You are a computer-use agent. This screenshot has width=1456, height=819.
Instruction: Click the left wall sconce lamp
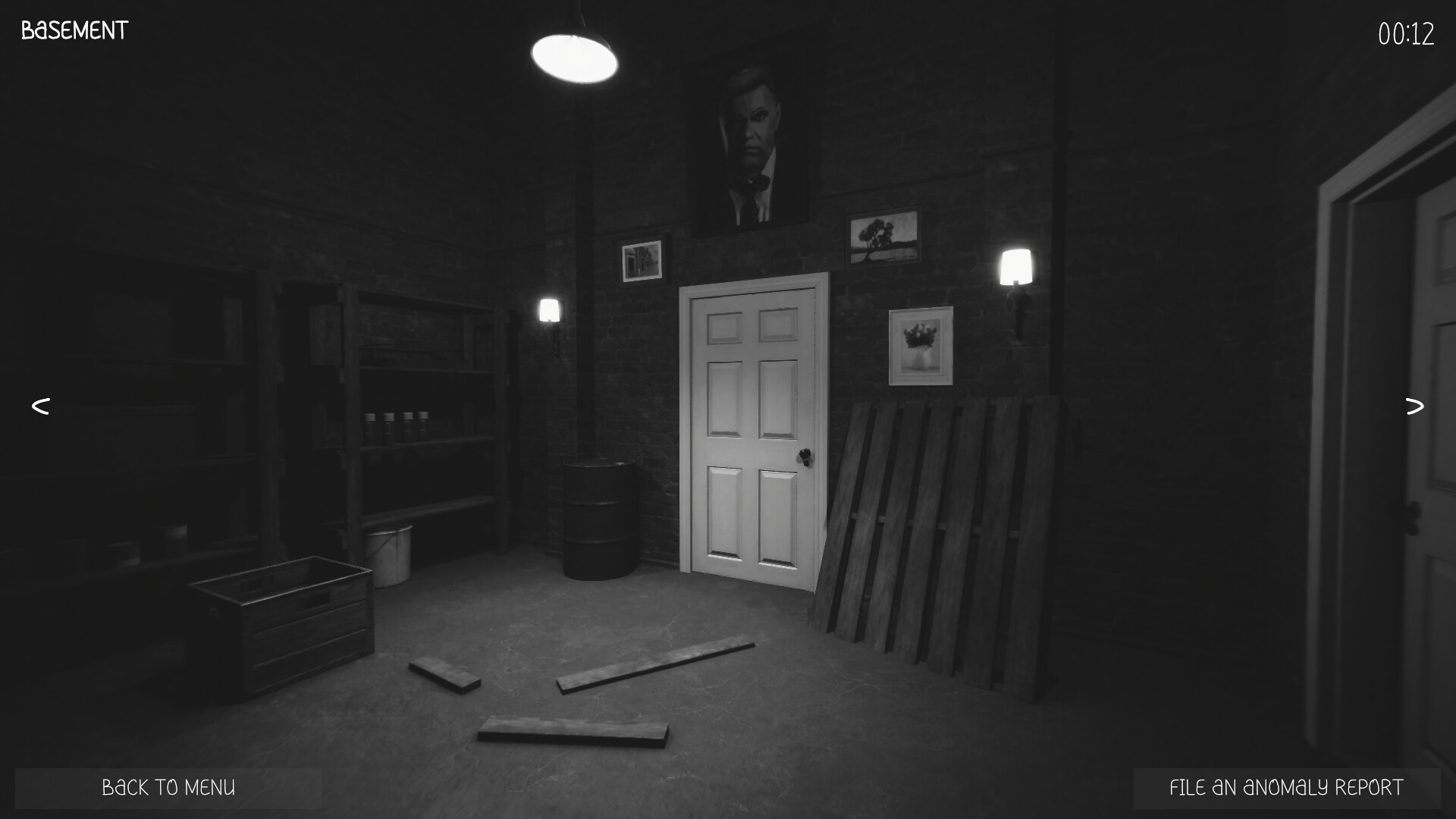548,311
